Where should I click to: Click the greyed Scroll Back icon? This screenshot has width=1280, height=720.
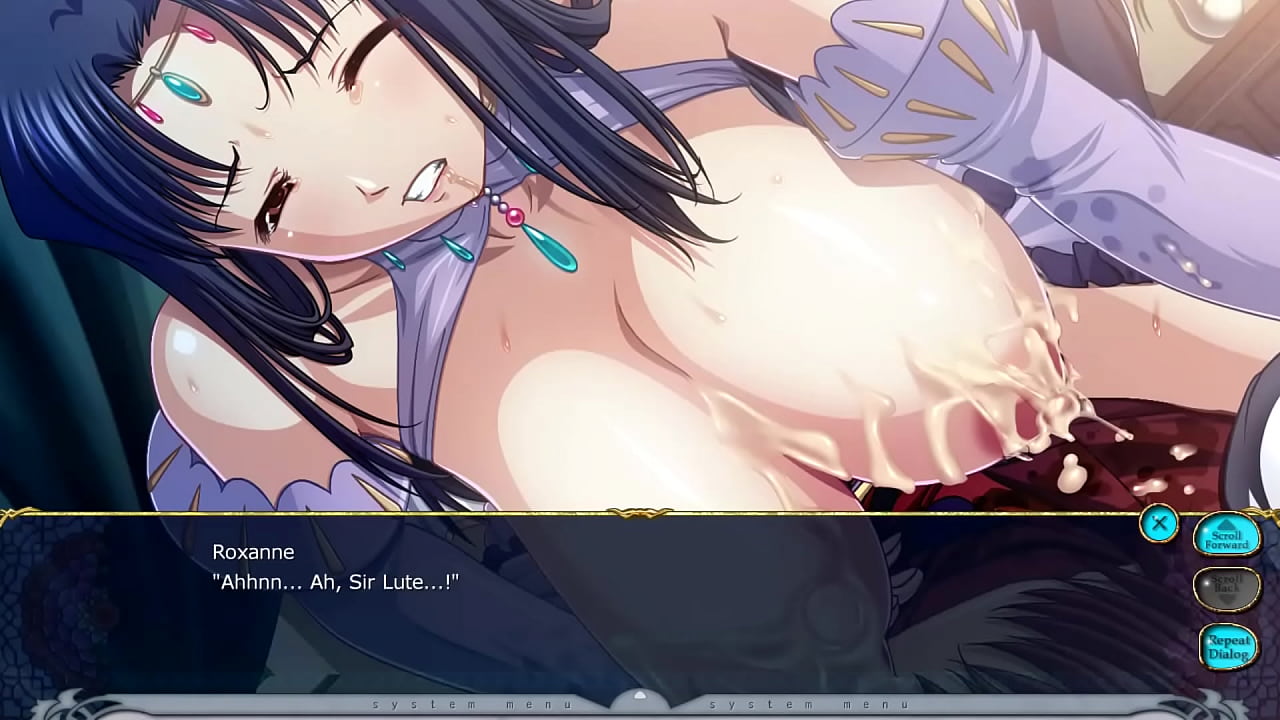point(1228,587)
